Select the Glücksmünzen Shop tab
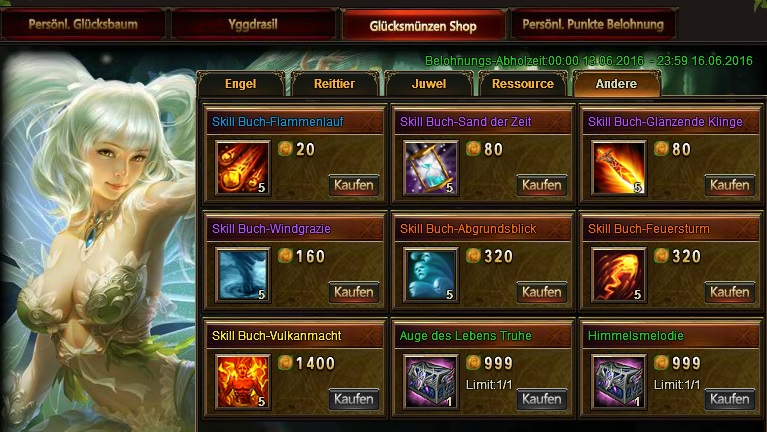This screenshot has width=767, height=432. (422, 24)
